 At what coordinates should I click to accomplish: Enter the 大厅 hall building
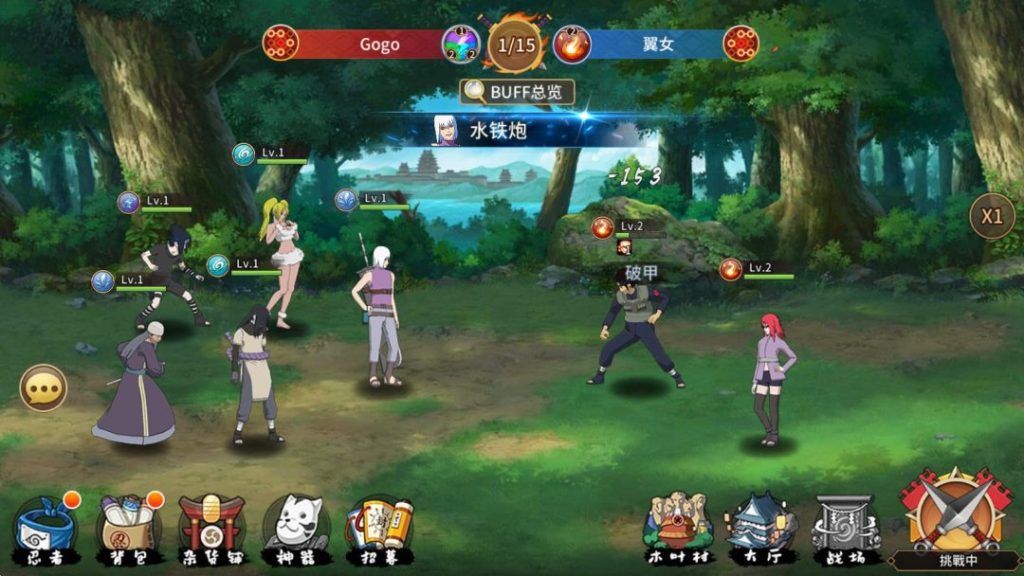click(760, 527)
